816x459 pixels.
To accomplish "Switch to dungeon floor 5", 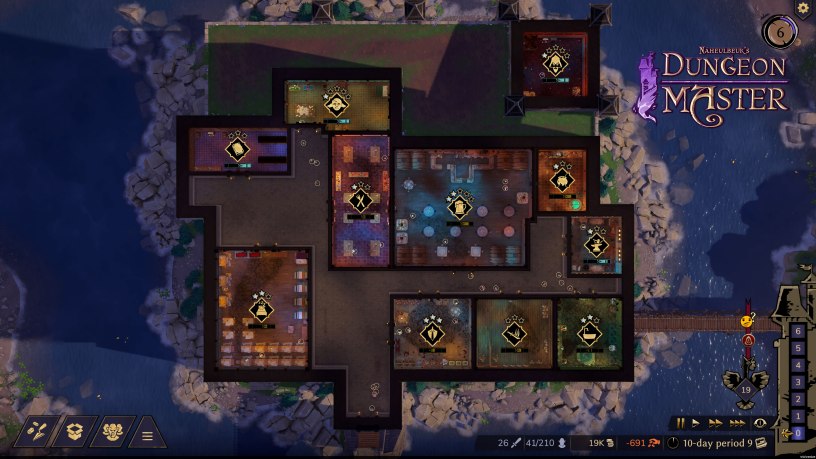I will coord(797,348).
